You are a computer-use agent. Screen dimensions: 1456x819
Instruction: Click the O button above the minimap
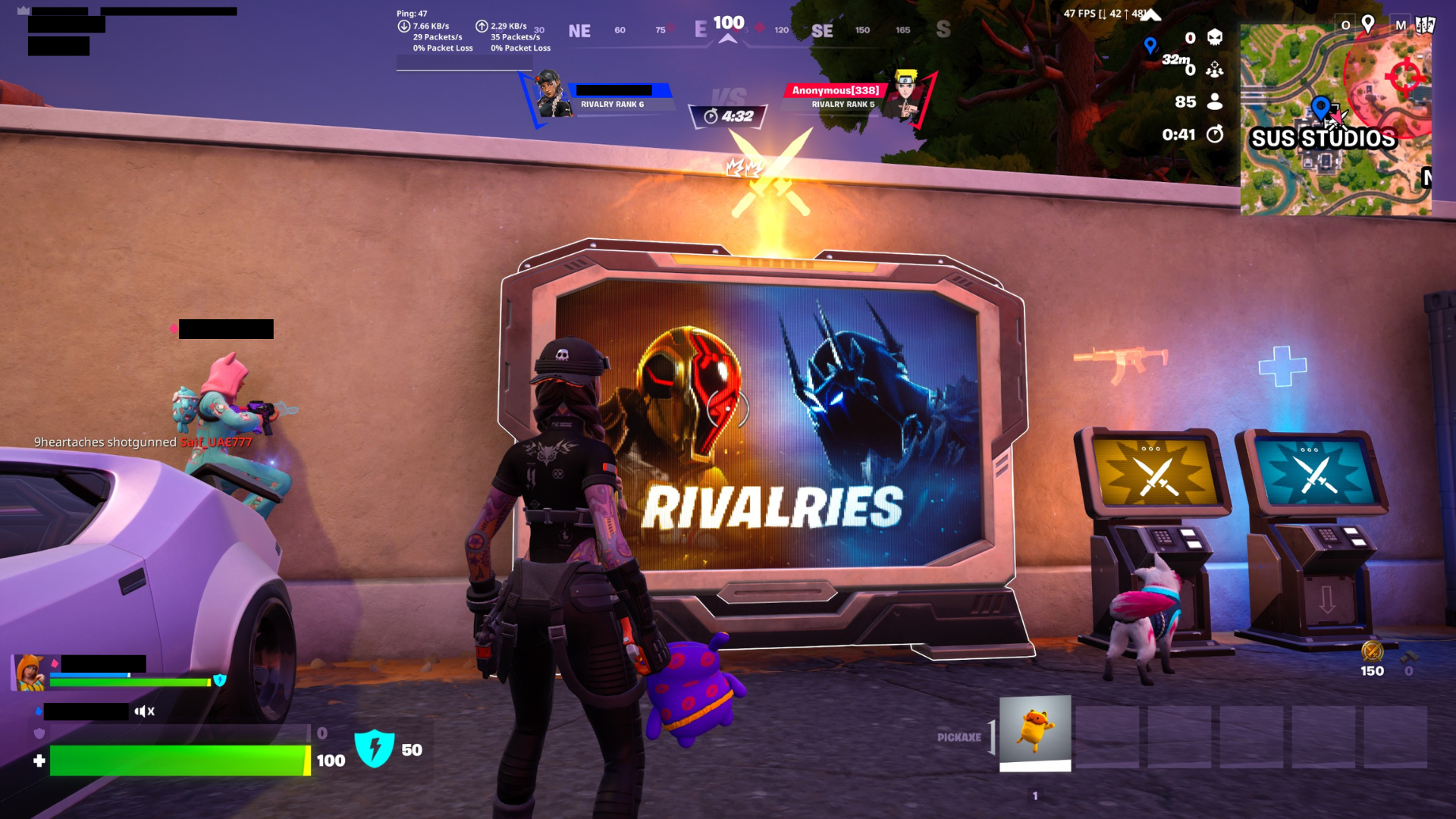tap(1346, 25)
